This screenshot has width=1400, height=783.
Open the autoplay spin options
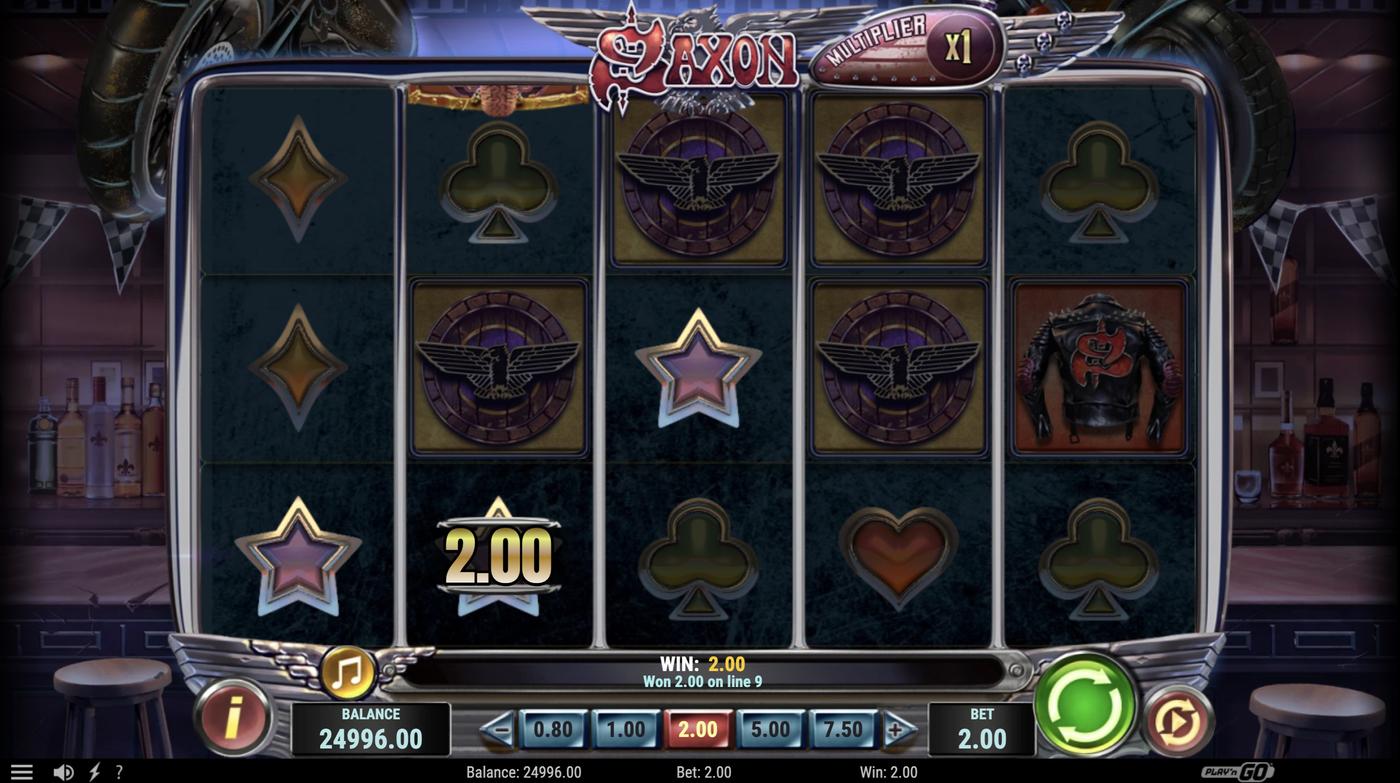(x=1178, y=718)
